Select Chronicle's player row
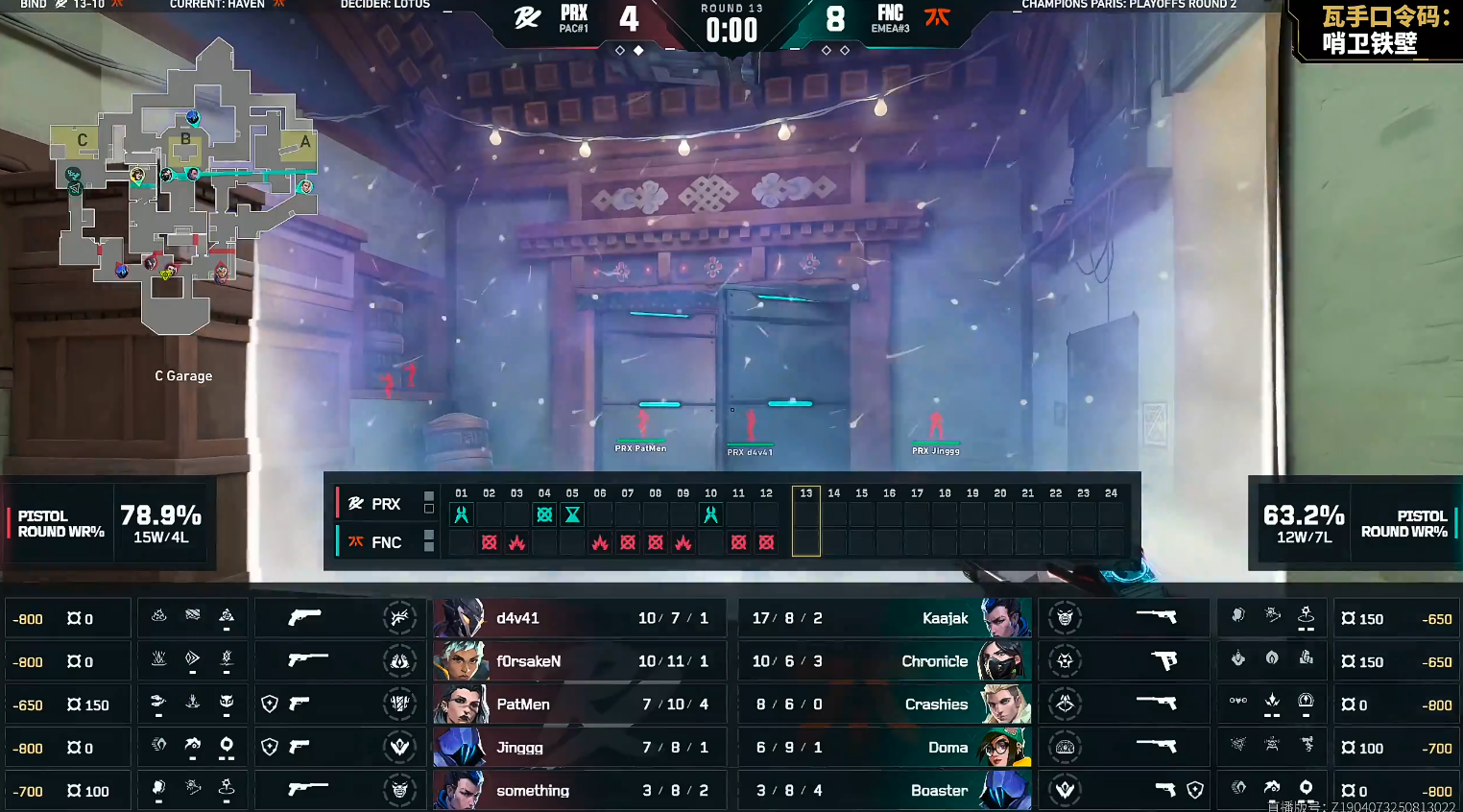Image resolution: width=1463 pixels, height=812 pixels. (x=883, y=661)
